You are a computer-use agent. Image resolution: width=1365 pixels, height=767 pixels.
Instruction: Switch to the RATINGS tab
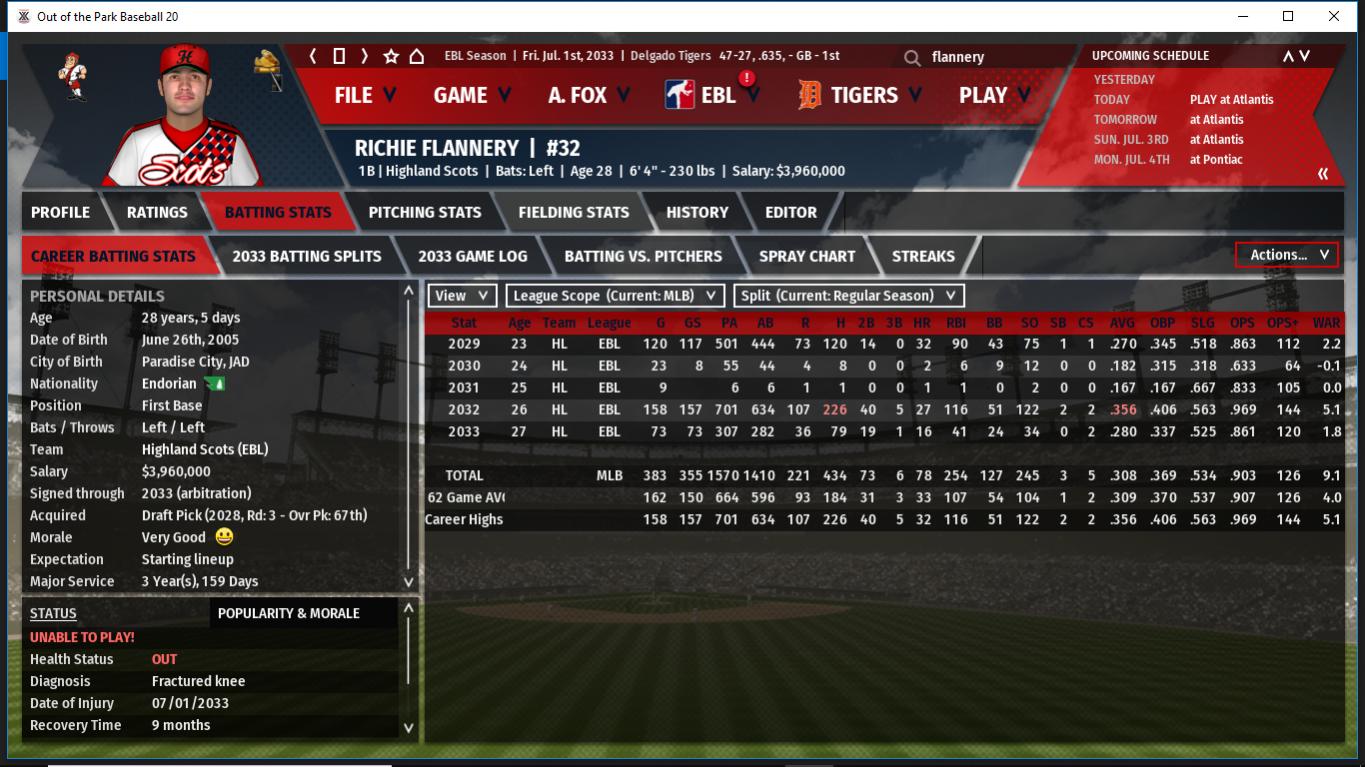point(157,212)
